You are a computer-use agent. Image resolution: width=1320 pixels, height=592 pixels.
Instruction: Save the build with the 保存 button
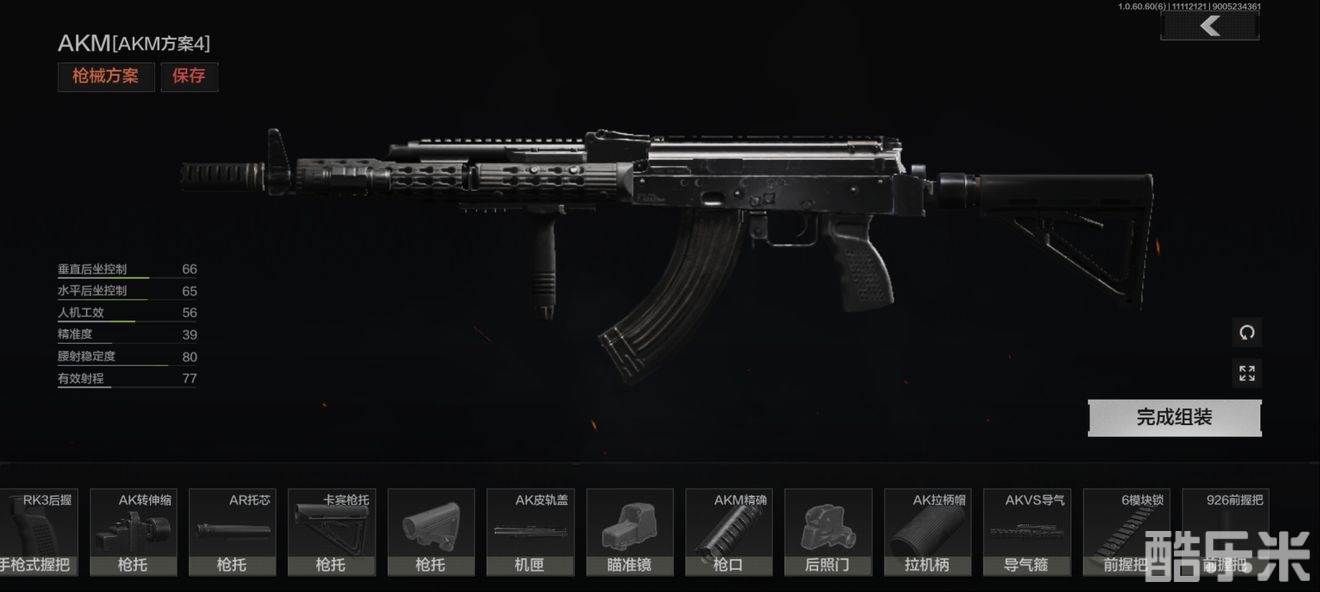[188, 76]
